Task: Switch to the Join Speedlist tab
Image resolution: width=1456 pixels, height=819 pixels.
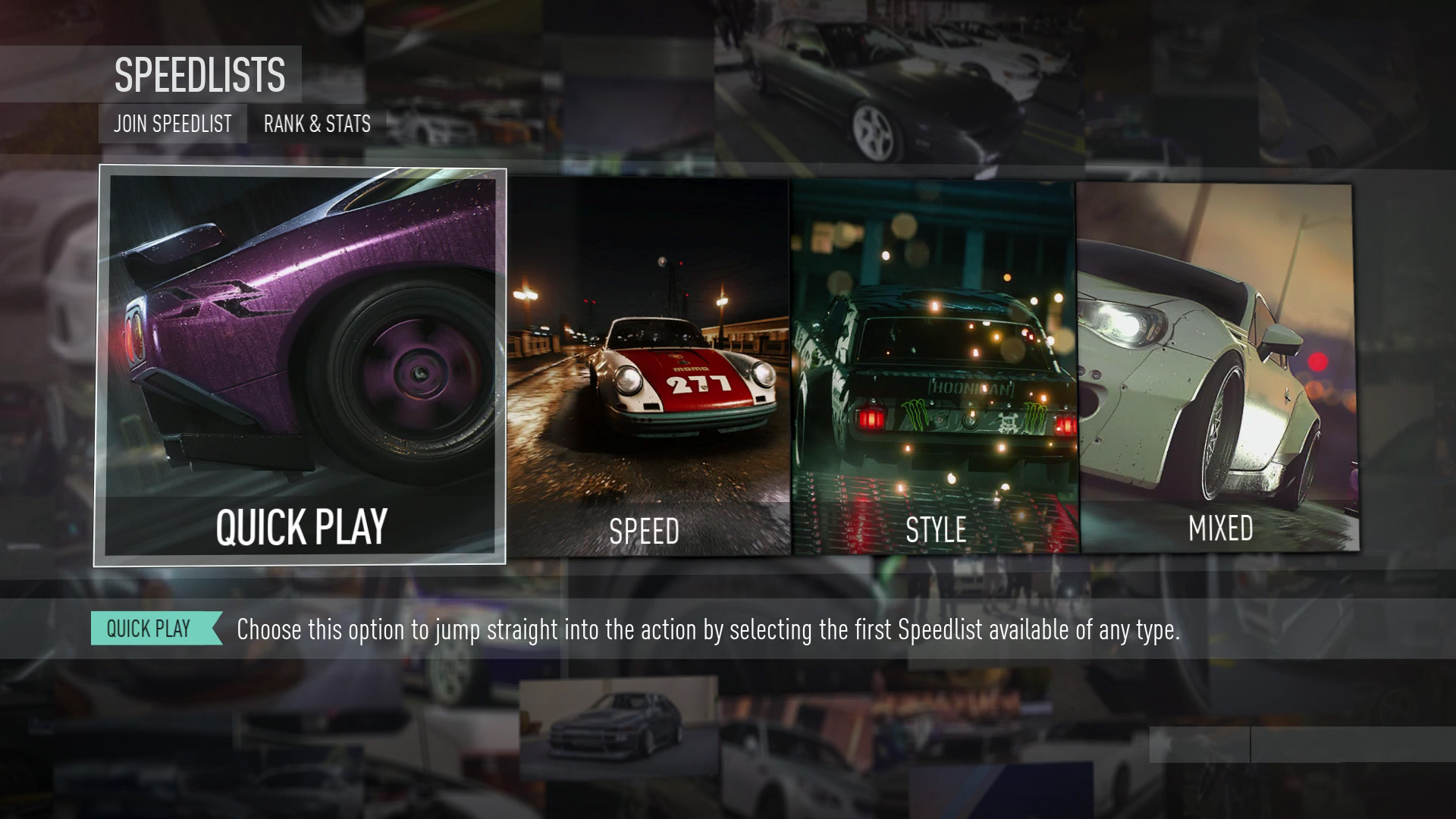Action: click(173, 124)
